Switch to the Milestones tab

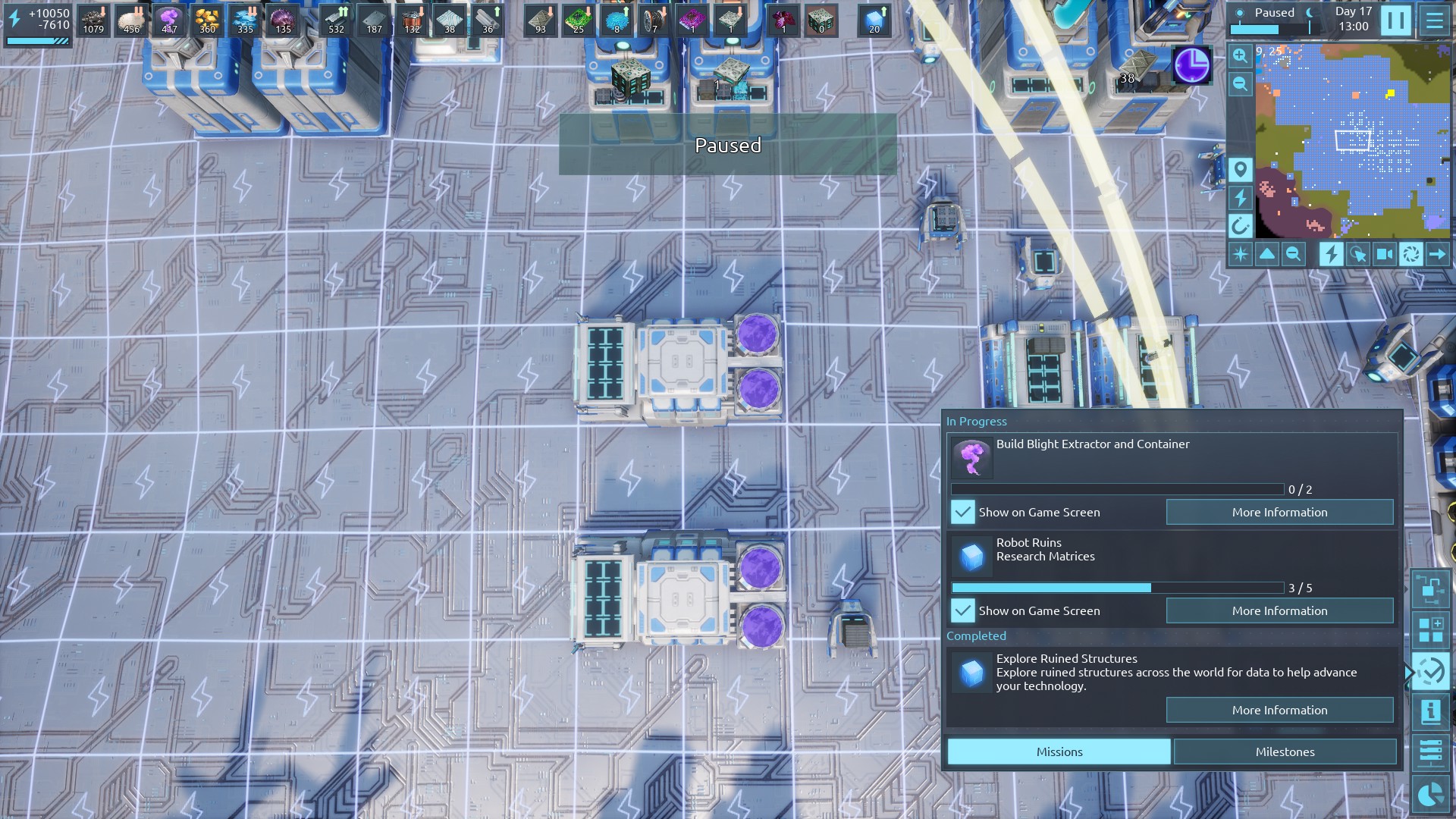1285,752
